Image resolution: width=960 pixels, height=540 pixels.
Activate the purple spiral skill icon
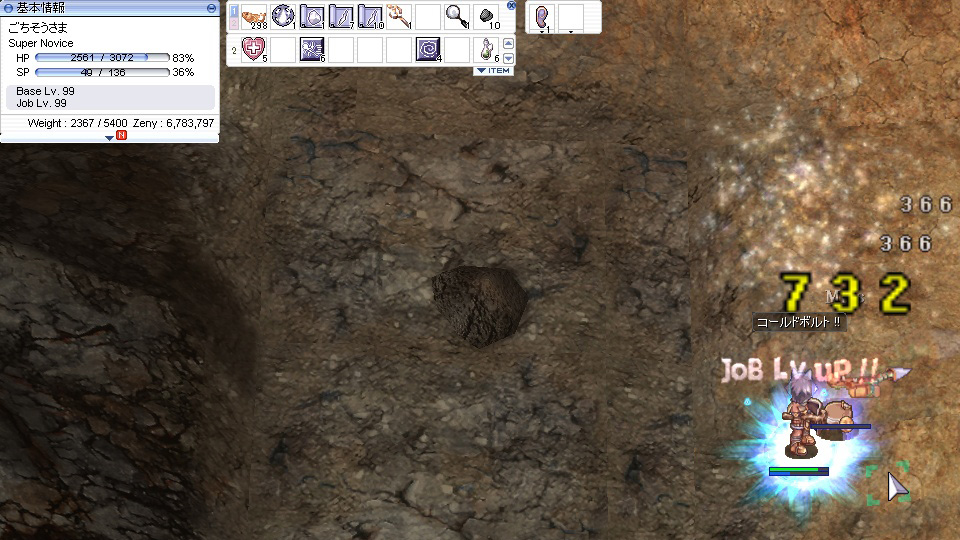coord(428,48)
